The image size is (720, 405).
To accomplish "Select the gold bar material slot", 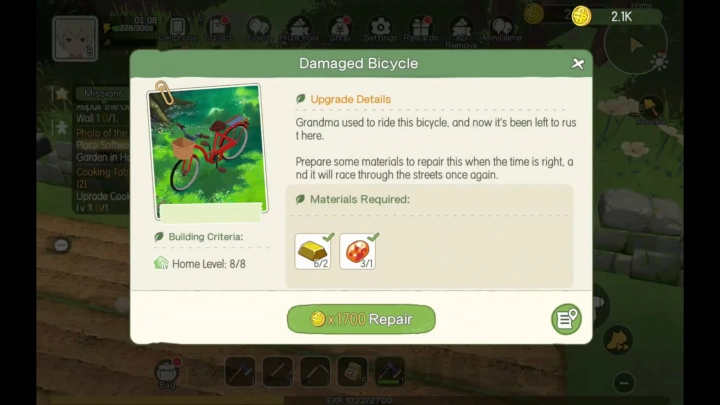I will 314,251.
